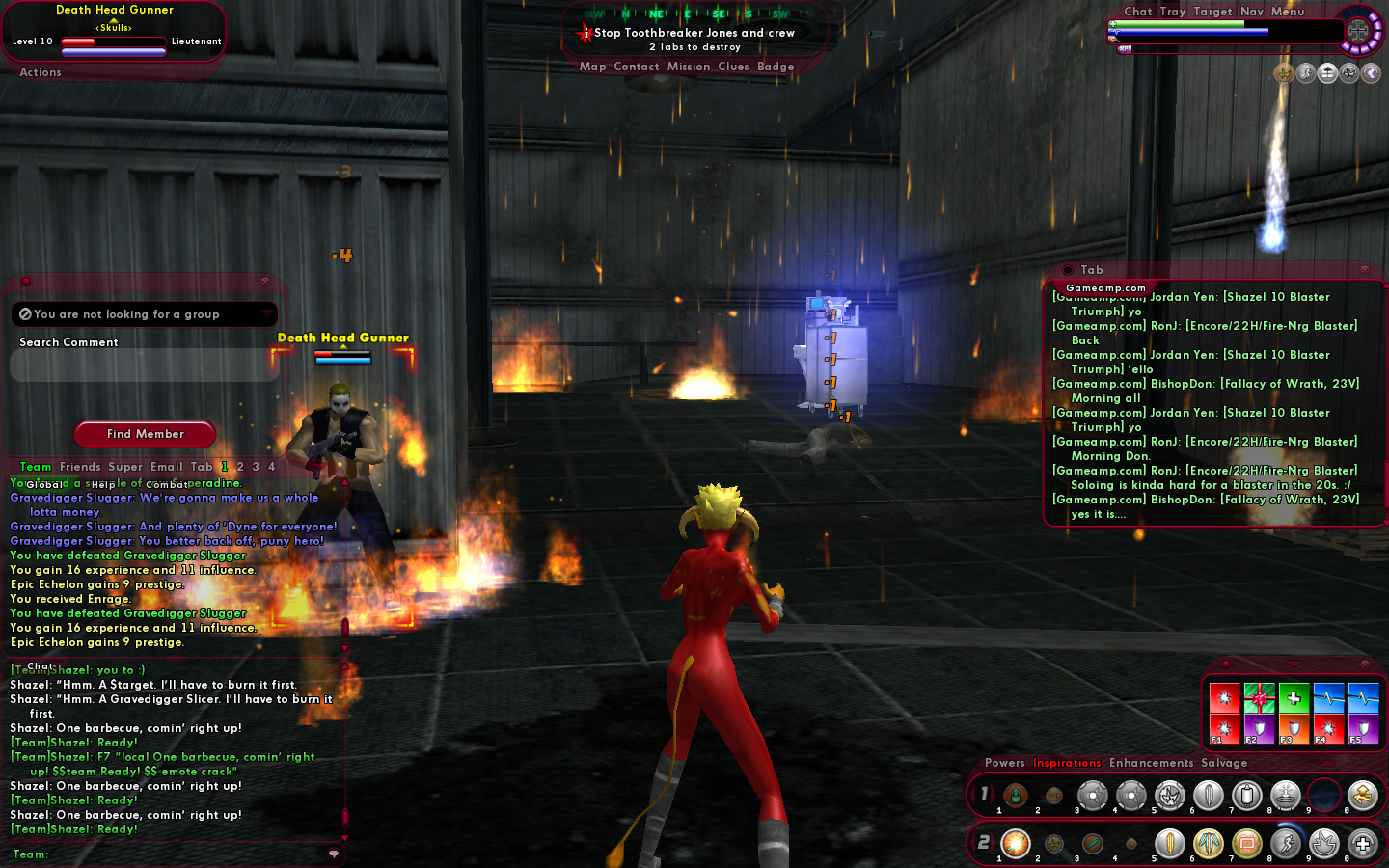The width and height of the screenshot is (1389, 868).
Task: Open the Salvage tab
Action: (x=1224, y=763)
